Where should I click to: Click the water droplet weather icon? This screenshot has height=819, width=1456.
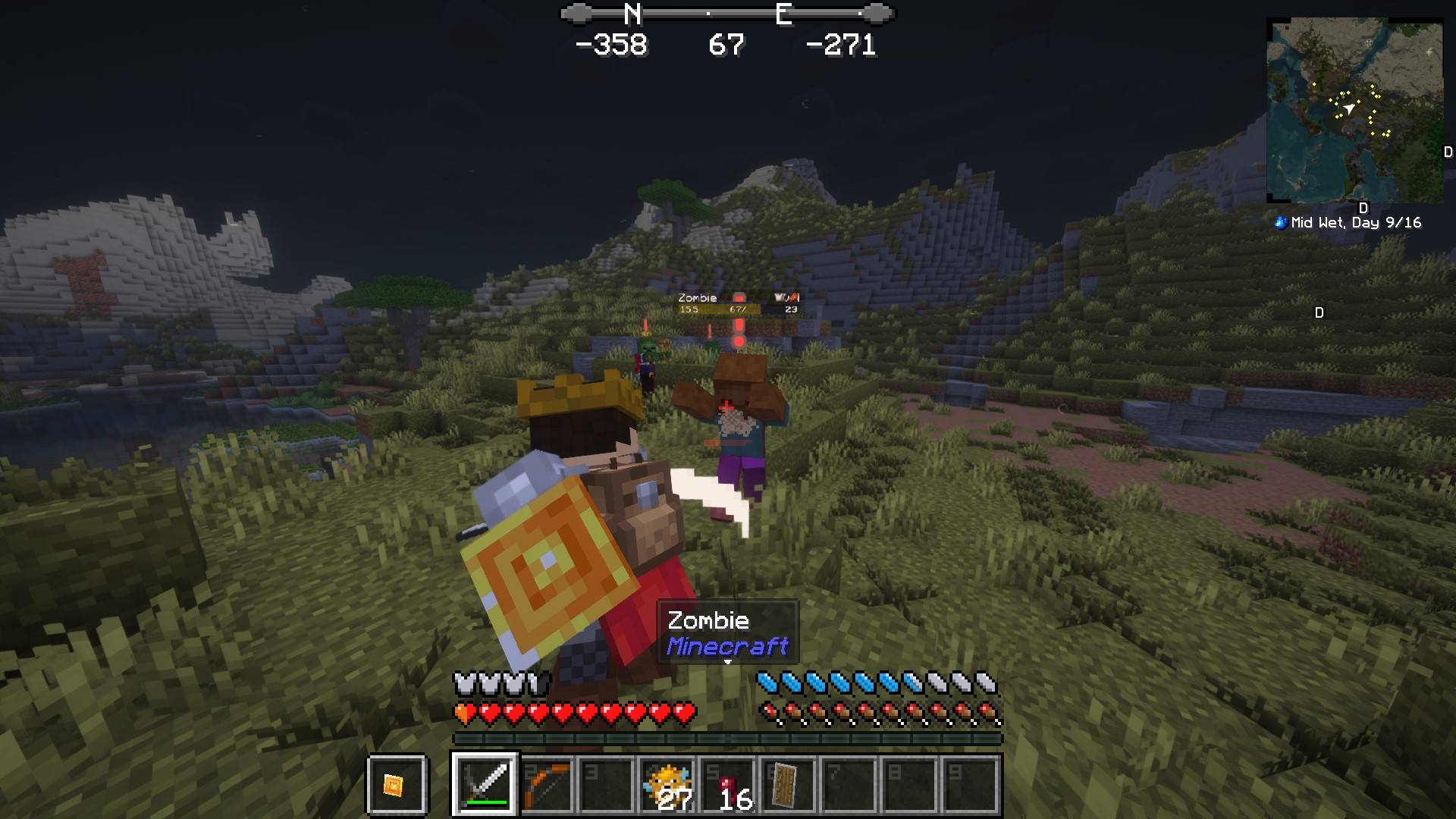(1279, 223)
